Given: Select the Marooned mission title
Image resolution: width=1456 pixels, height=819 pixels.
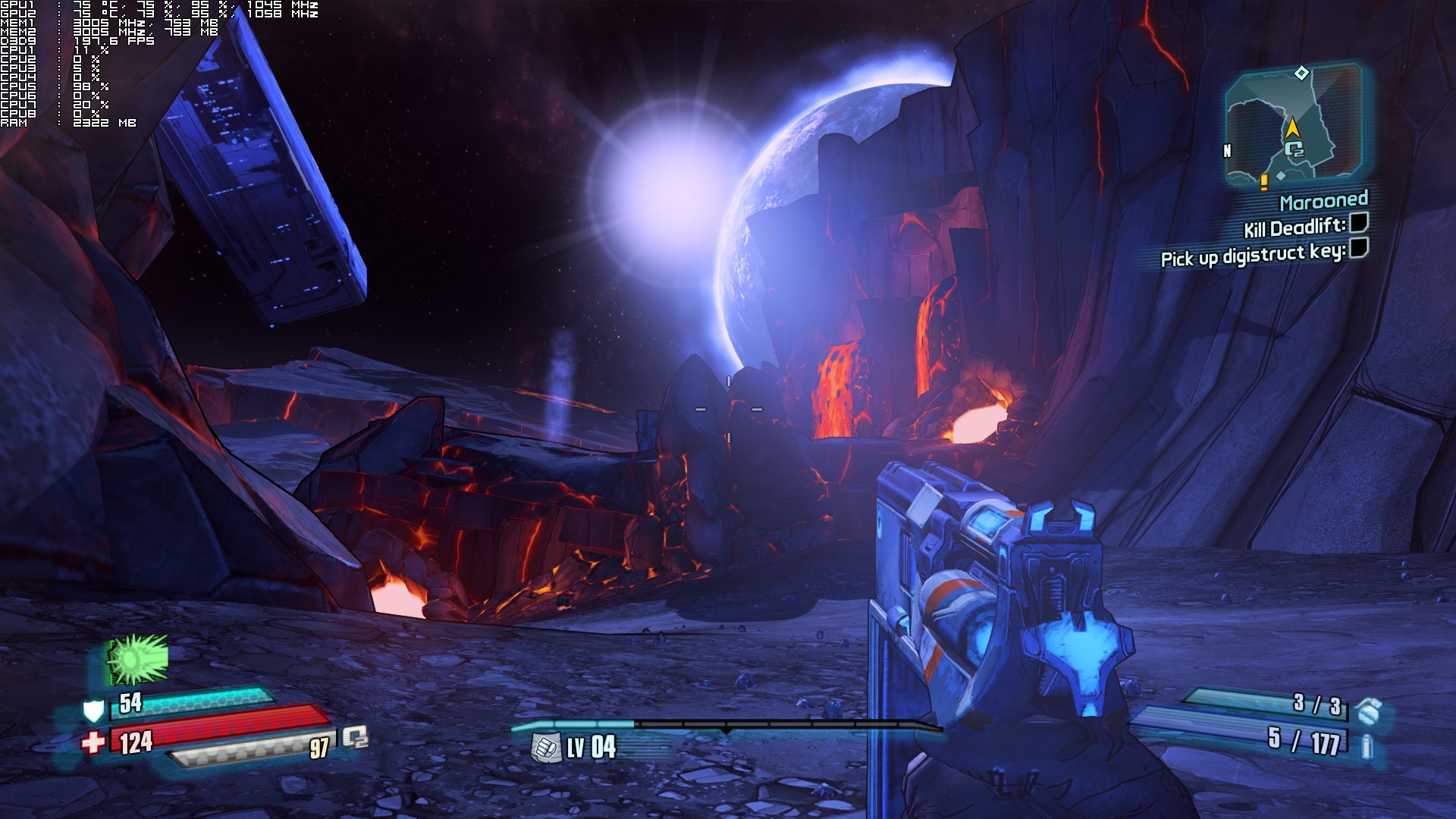Looking at the screenshot, I should pyautogui.click(x=1323, y=201).
